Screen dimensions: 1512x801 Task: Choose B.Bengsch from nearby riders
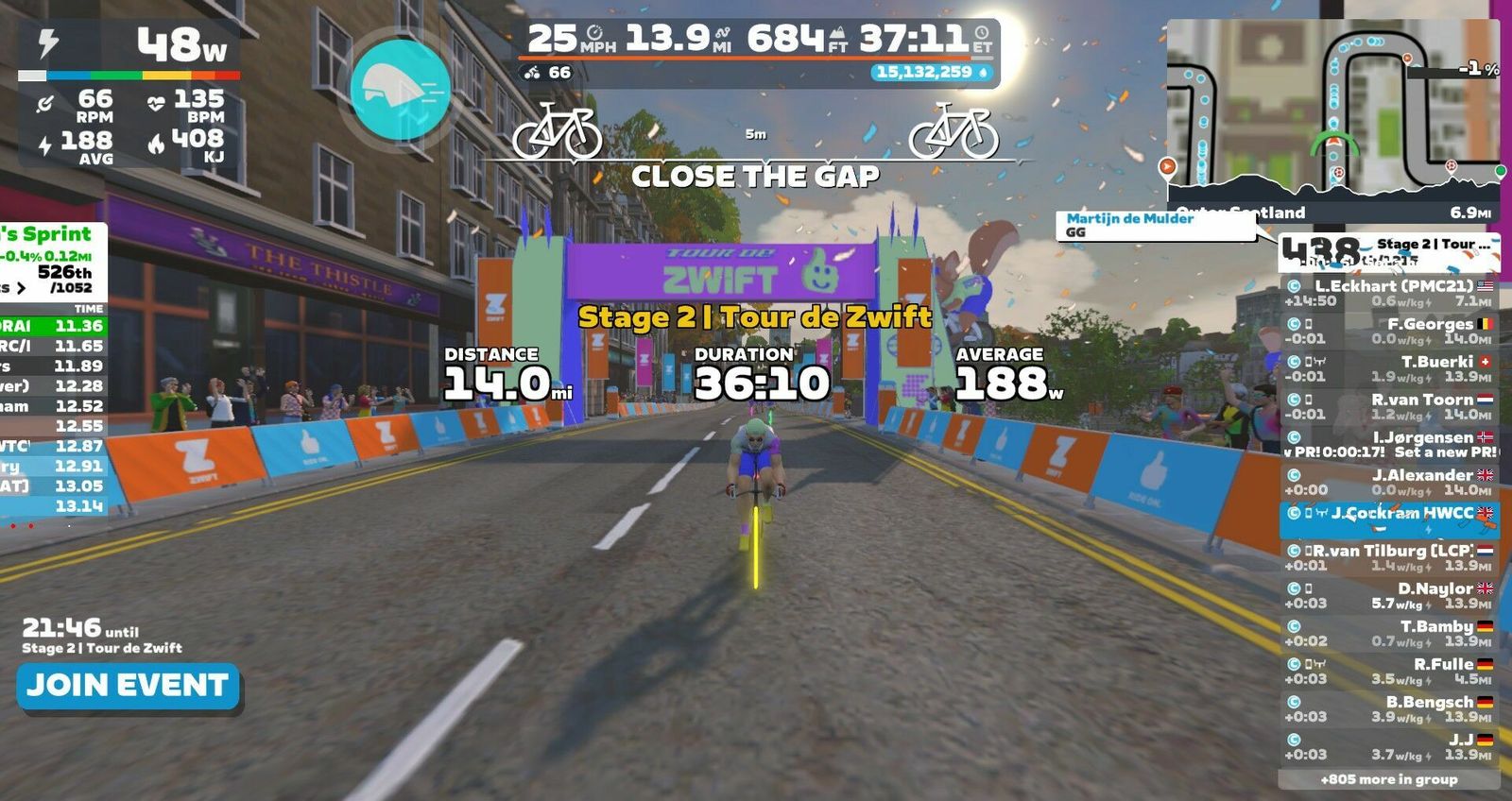point(1389,708)
